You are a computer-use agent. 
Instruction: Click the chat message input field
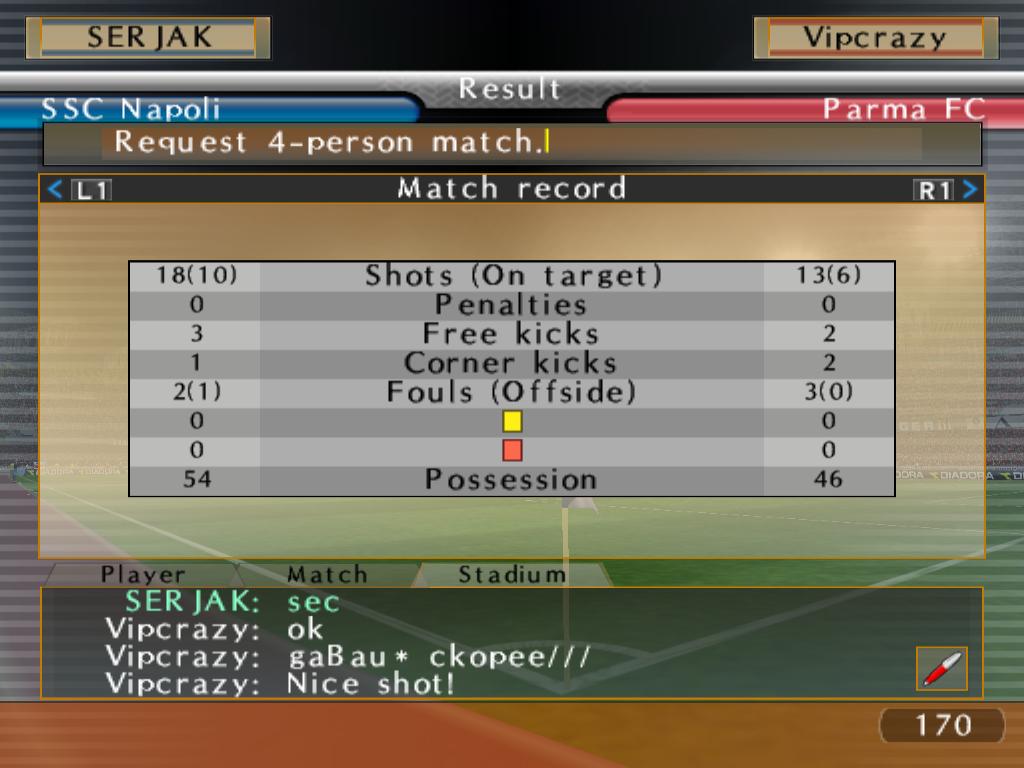[x=511, y=142]
